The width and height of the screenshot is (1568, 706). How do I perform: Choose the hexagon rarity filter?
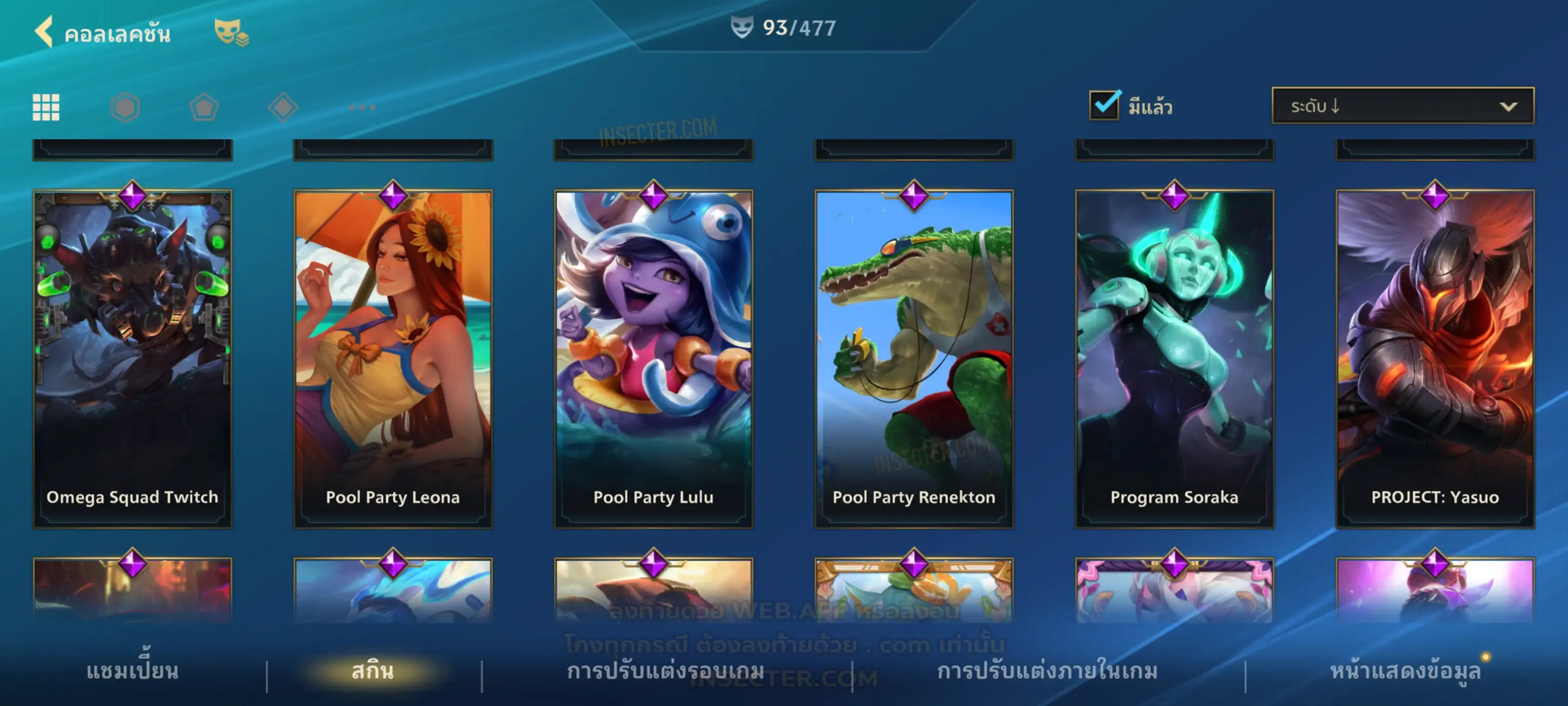coord(125,107)
